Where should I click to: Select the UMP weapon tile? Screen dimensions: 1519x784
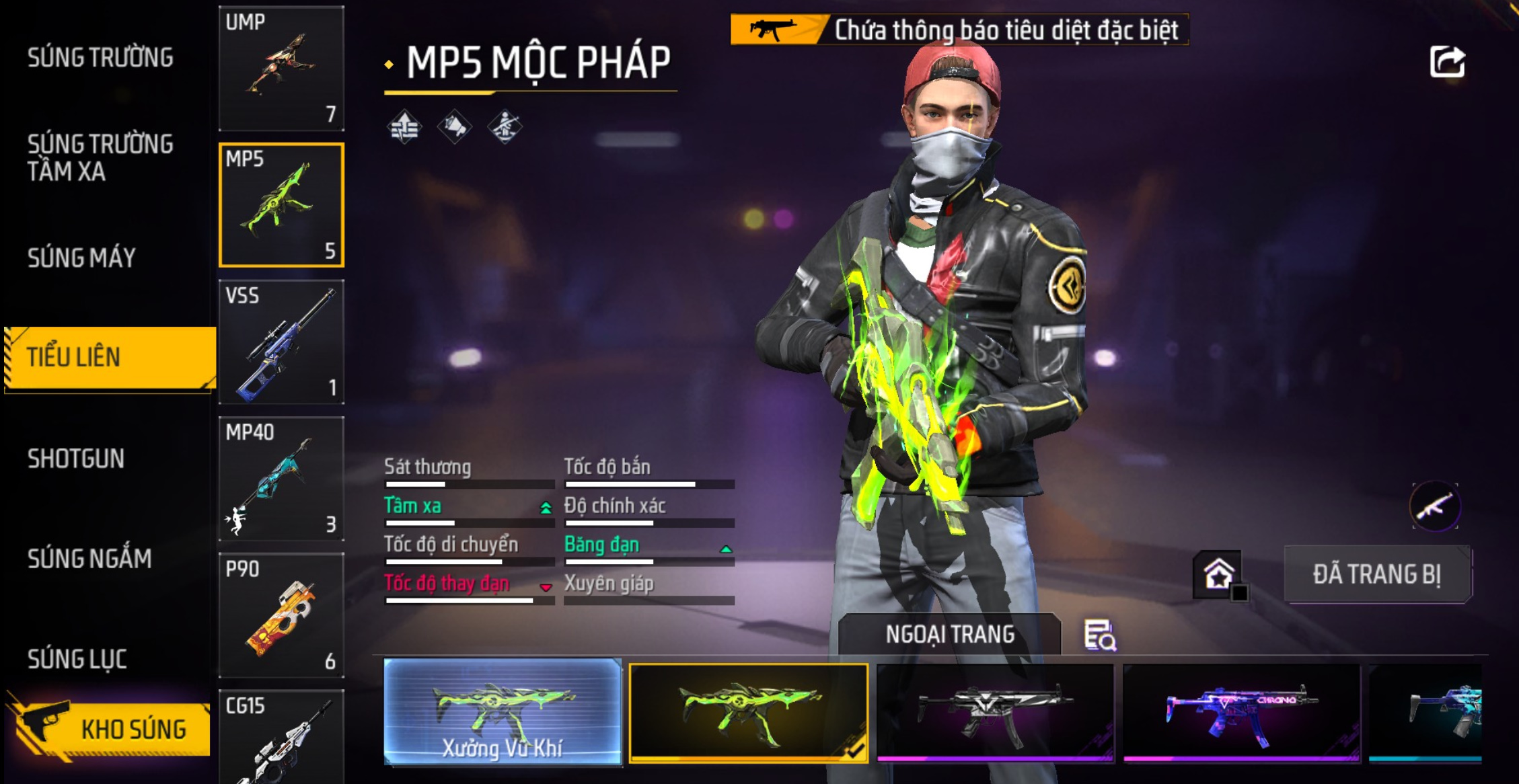point(281,69)
